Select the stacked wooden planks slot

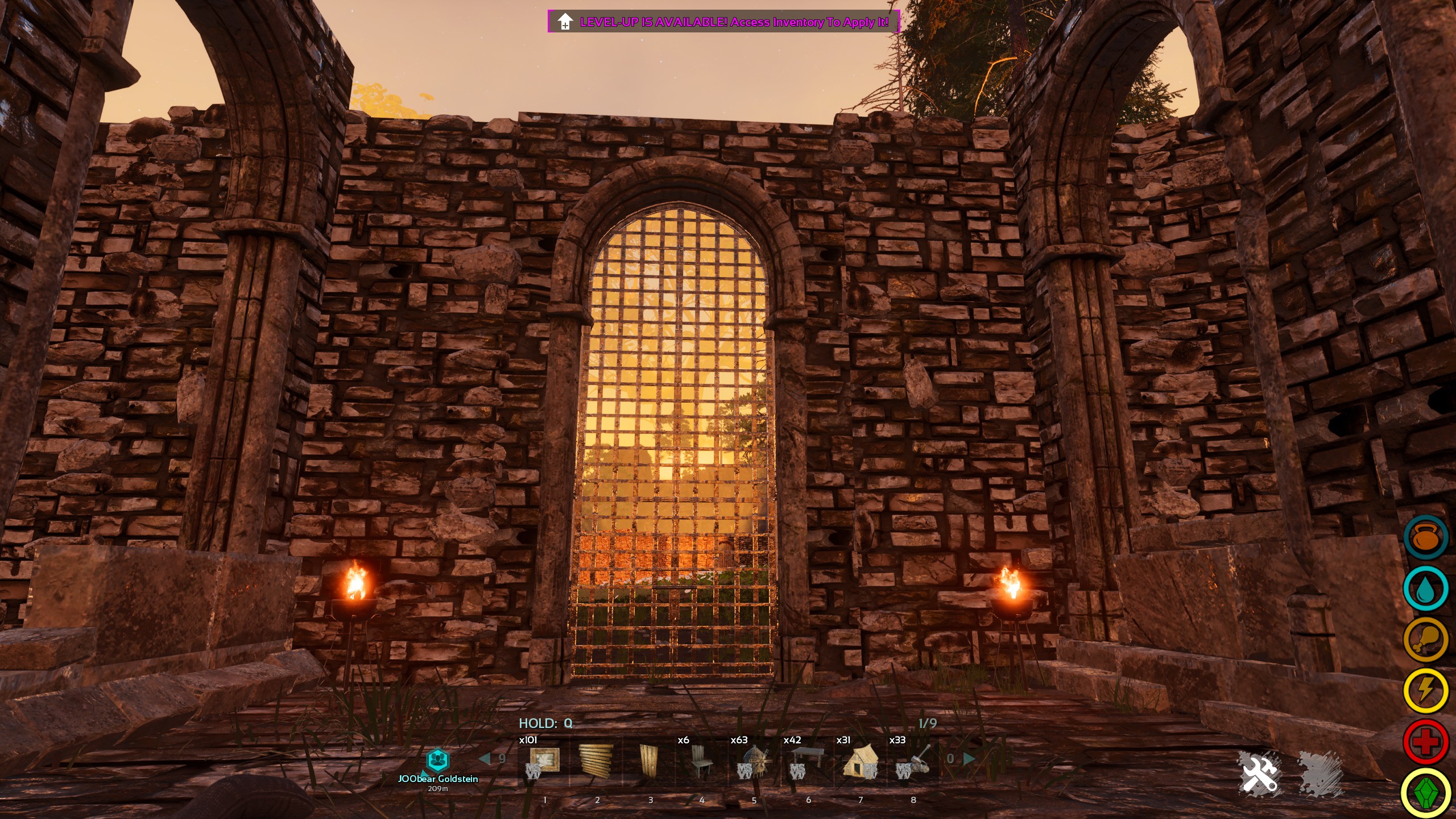(595, 761)
